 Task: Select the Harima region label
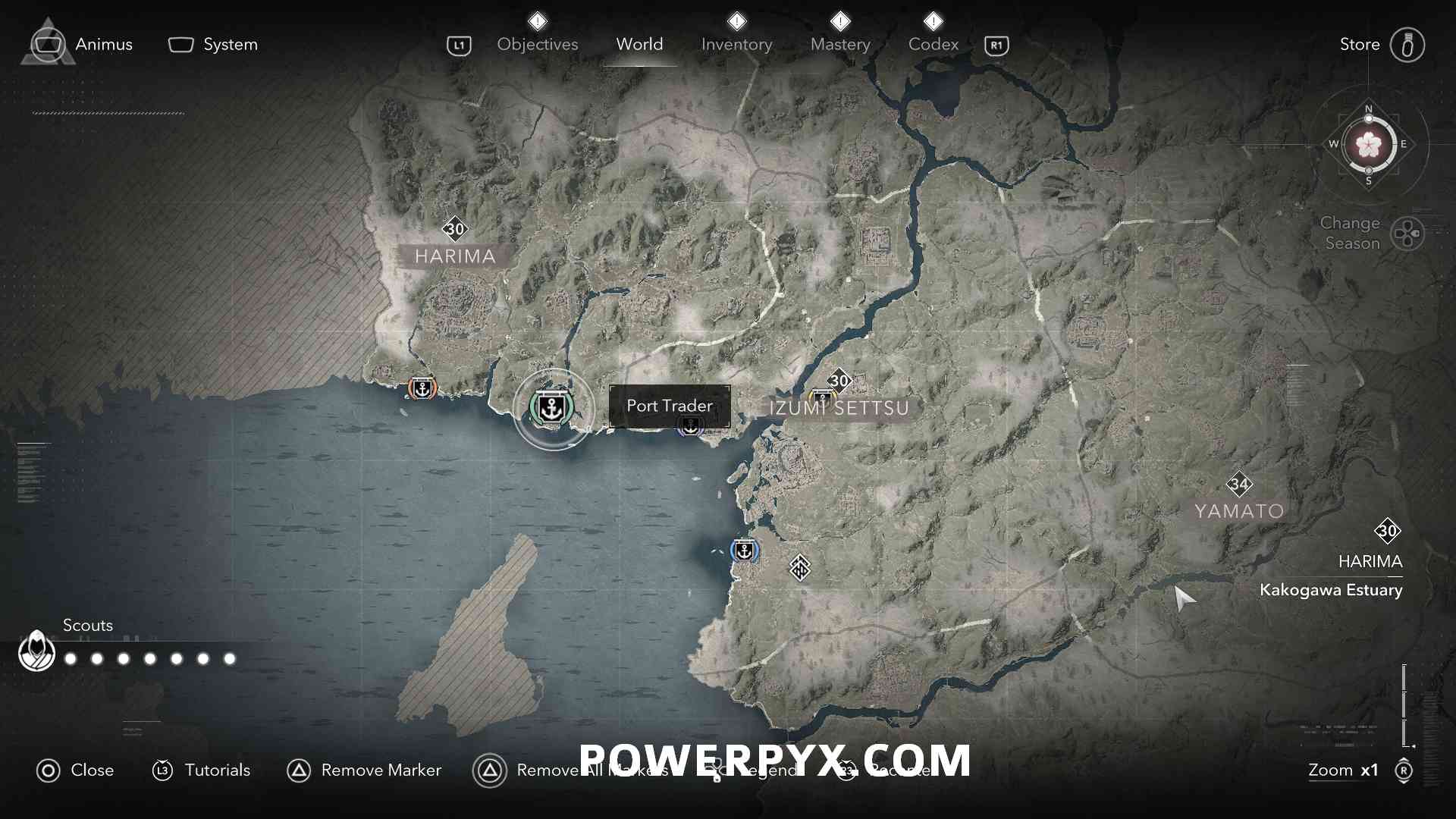455,256
